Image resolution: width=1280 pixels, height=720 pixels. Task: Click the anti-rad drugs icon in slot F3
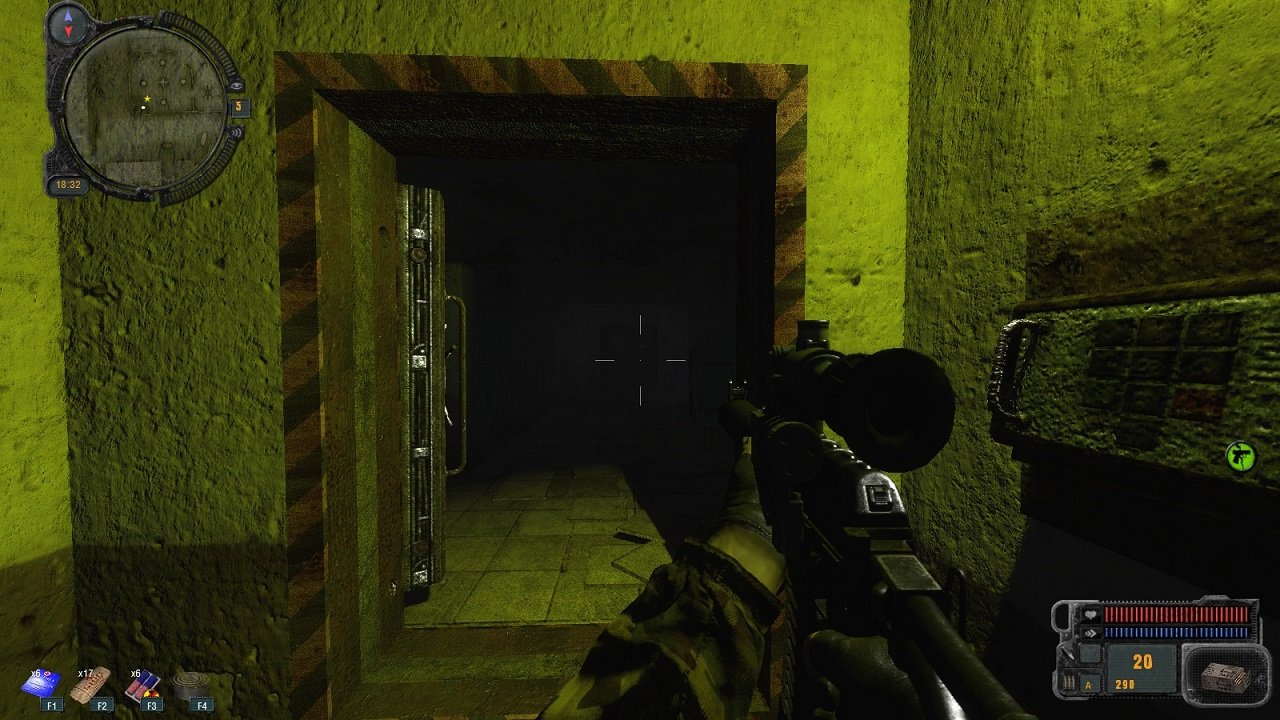(143, 684)
